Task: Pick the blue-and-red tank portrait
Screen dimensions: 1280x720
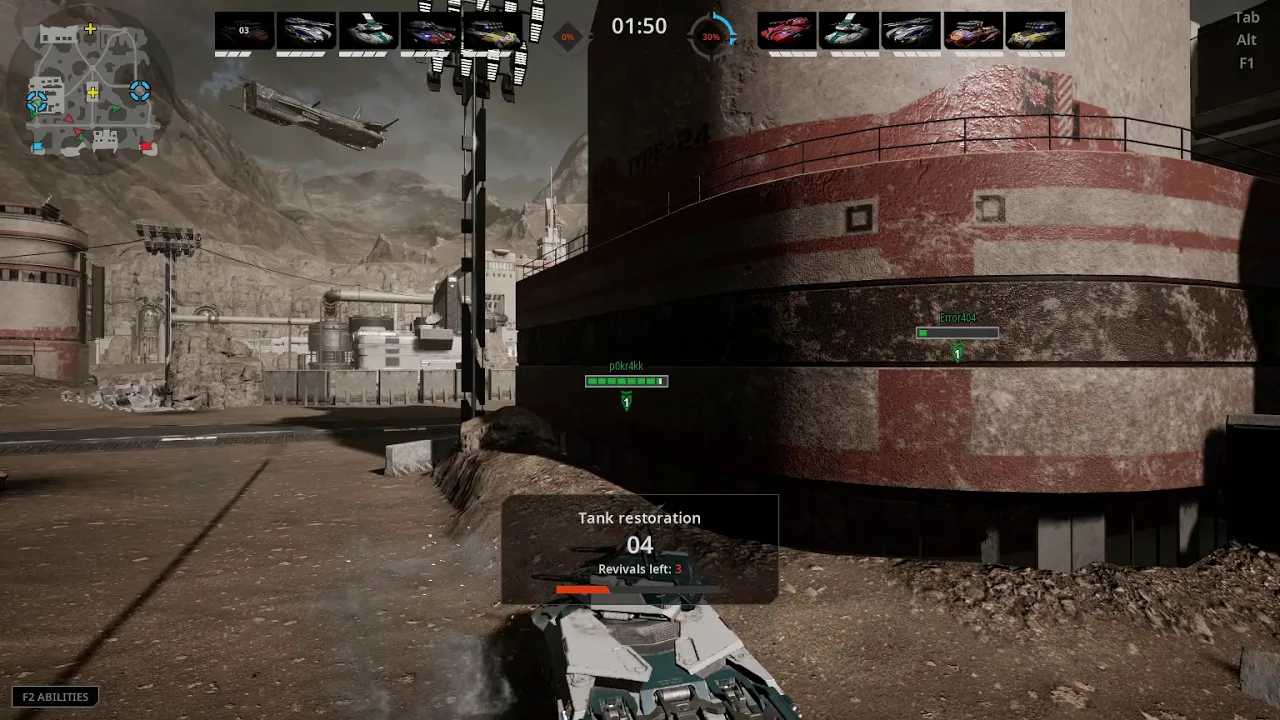Action: (430, 31)
